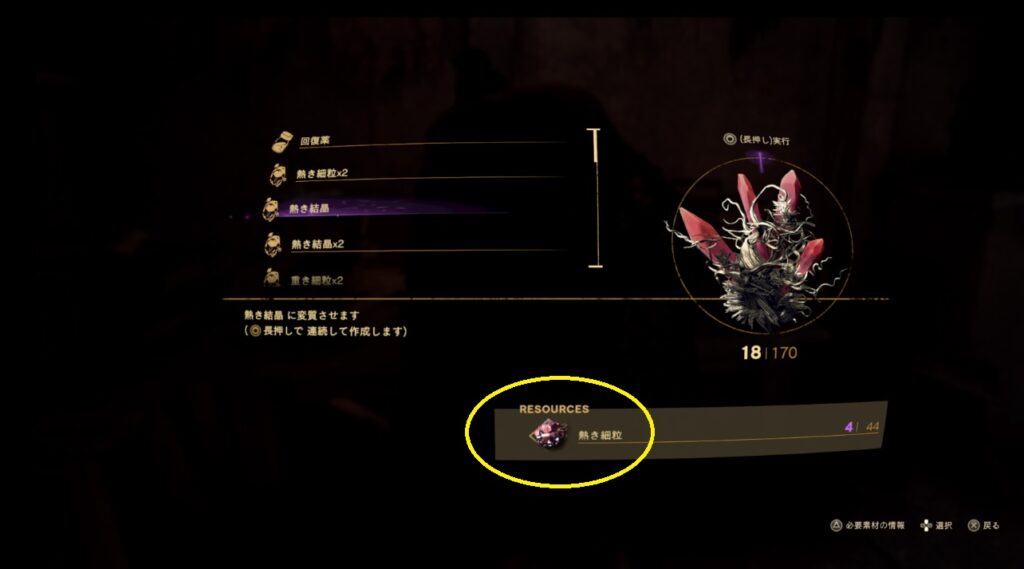Choose the 熱き細粒x2 recipe
The width and height of the screenshot is (1024, 569).
(320, 174)
